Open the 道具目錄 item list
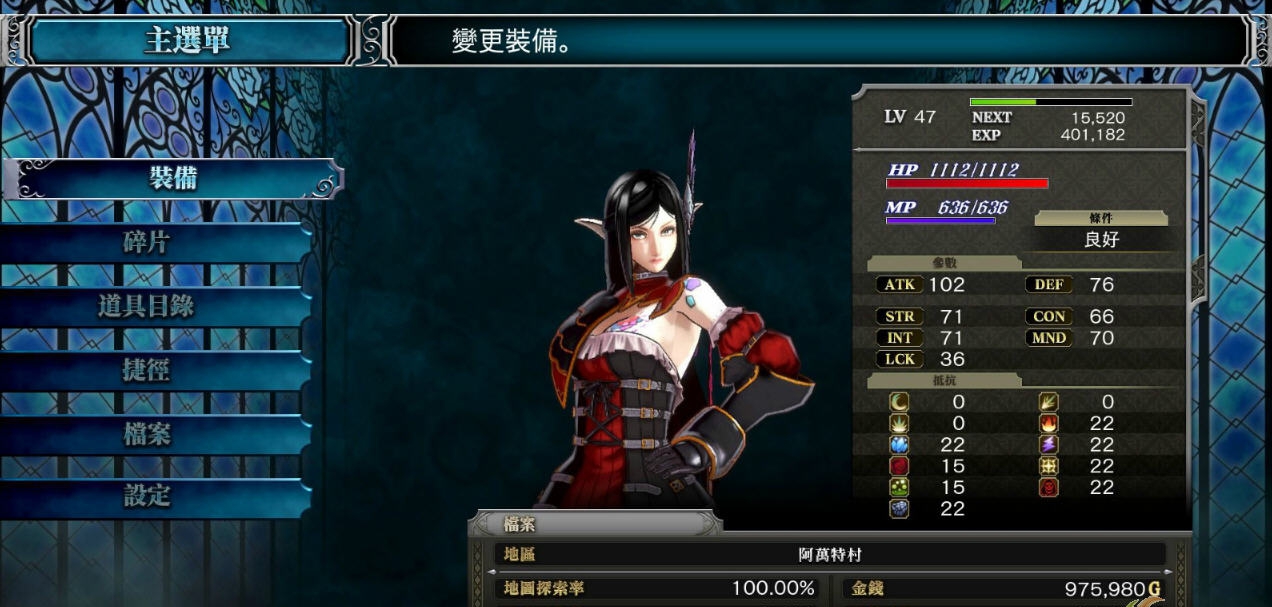This screenshot has height=607, width=1272. pos(147,306)
